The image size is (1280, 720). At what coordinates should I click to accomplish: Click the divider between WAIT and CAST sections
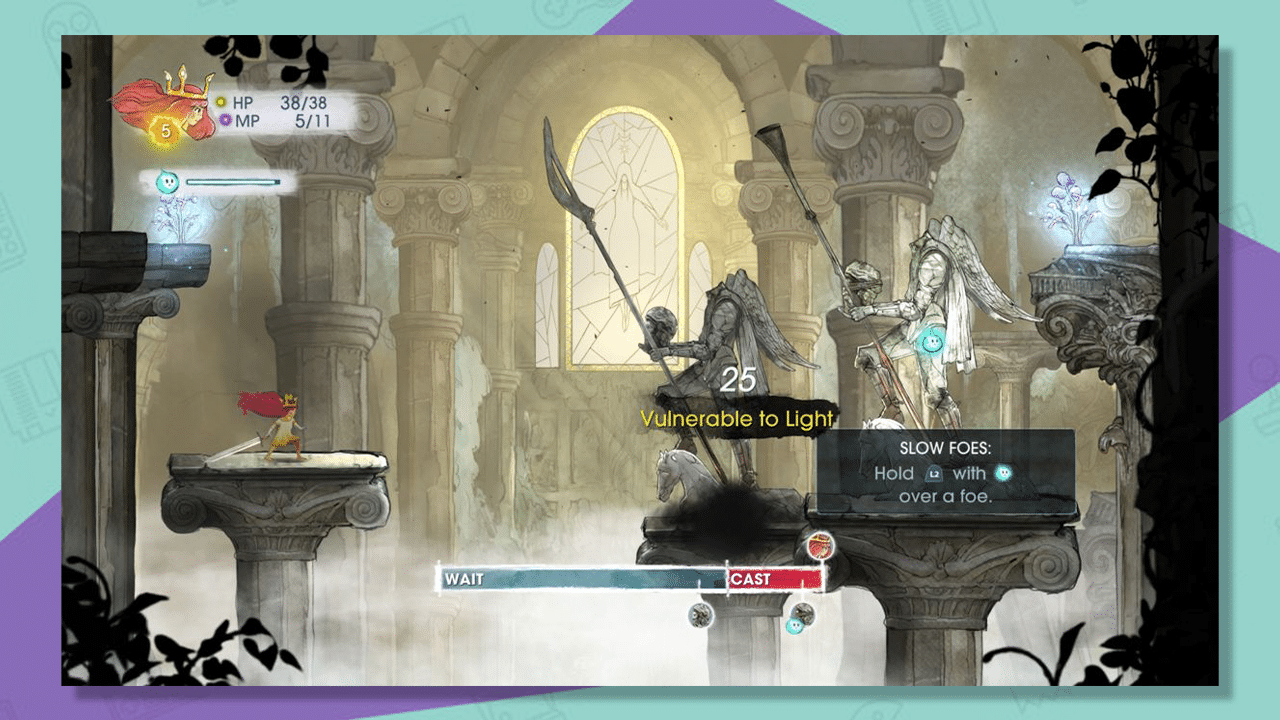pos(727,577)
